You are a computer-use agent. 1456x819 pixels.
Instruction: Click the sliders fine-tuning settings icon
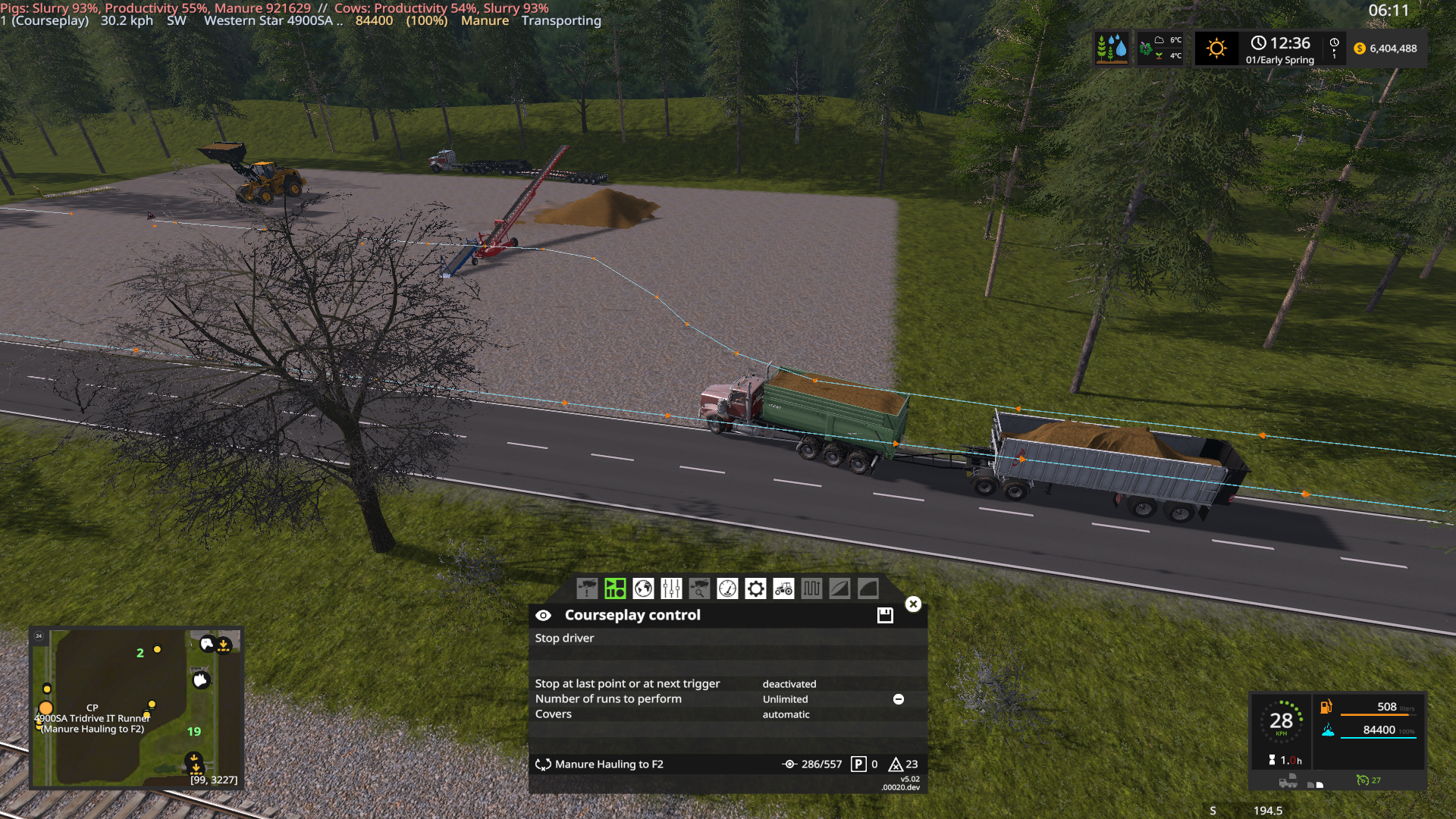coord(670,588)
